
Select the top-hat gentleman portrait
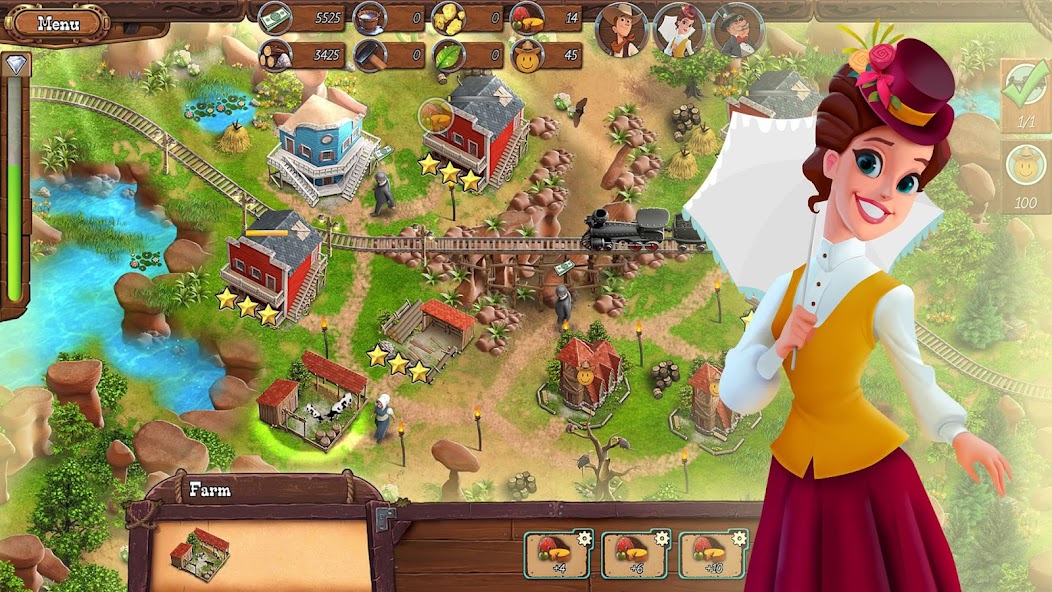coord(737,30)
